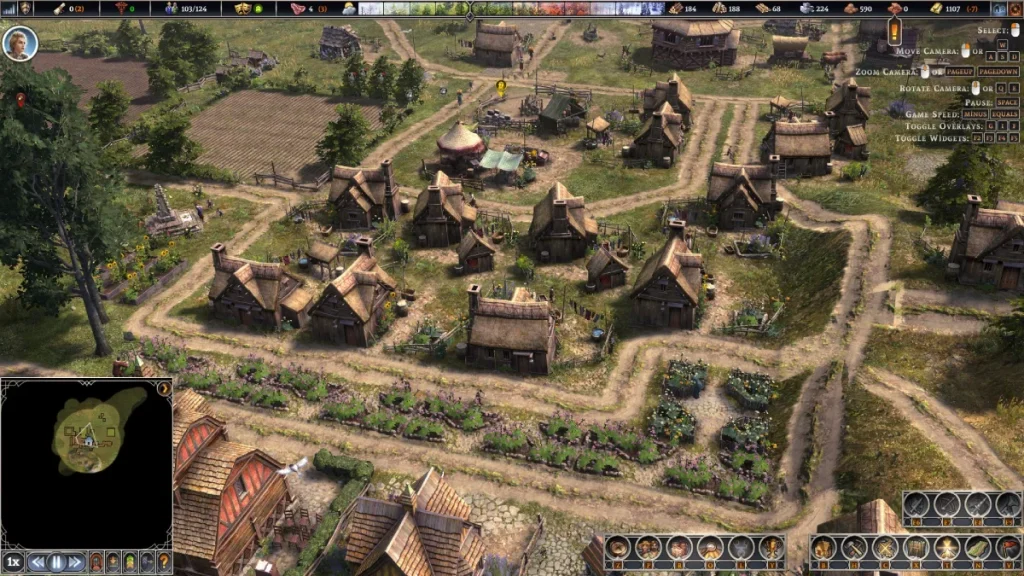The width and height of the screenshot is (1024, 576).
Task: Select the advisor portrait
Action: (x=20, y=43)
